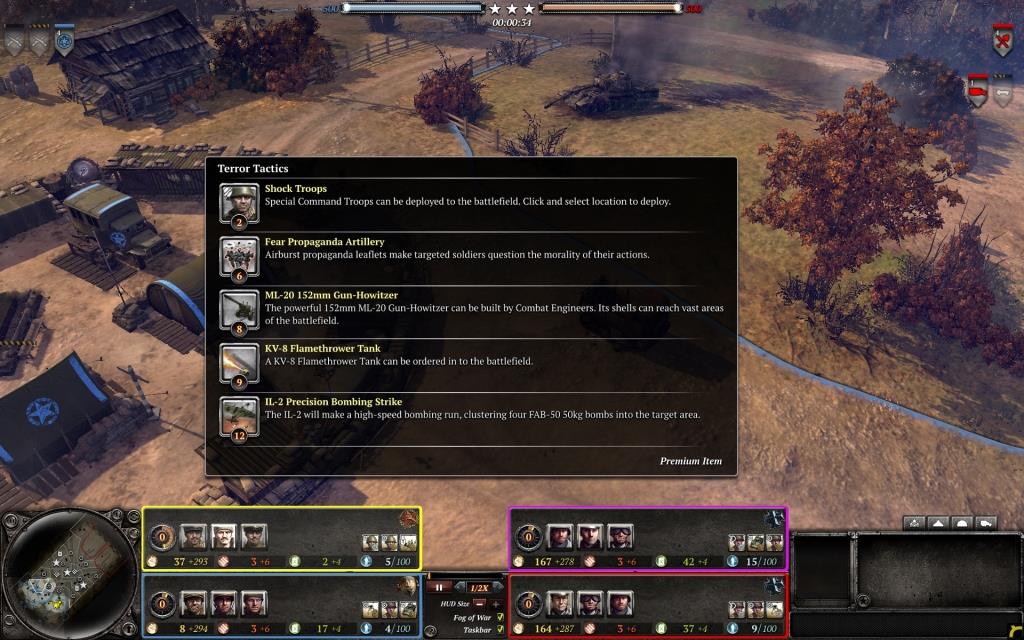Toggle the Fog of War checkbox
Viewport: 1024px width, 640px height.
coord(499,617)
